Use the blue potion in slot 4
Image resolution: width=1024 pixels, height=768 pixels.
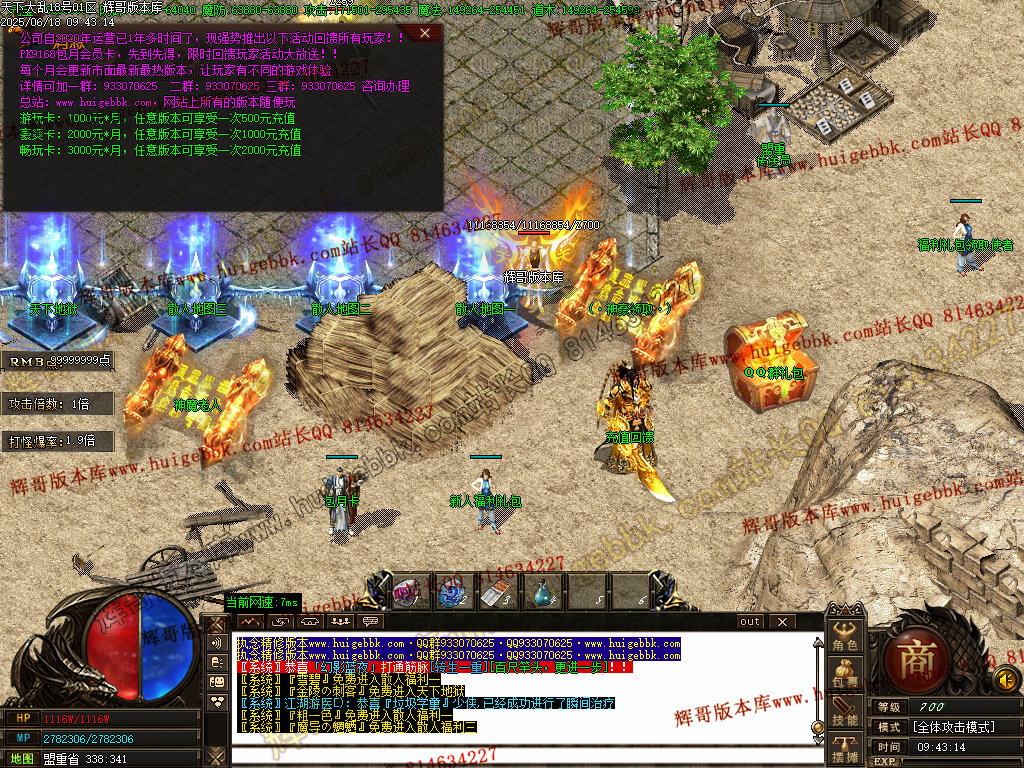coord(541,593)
